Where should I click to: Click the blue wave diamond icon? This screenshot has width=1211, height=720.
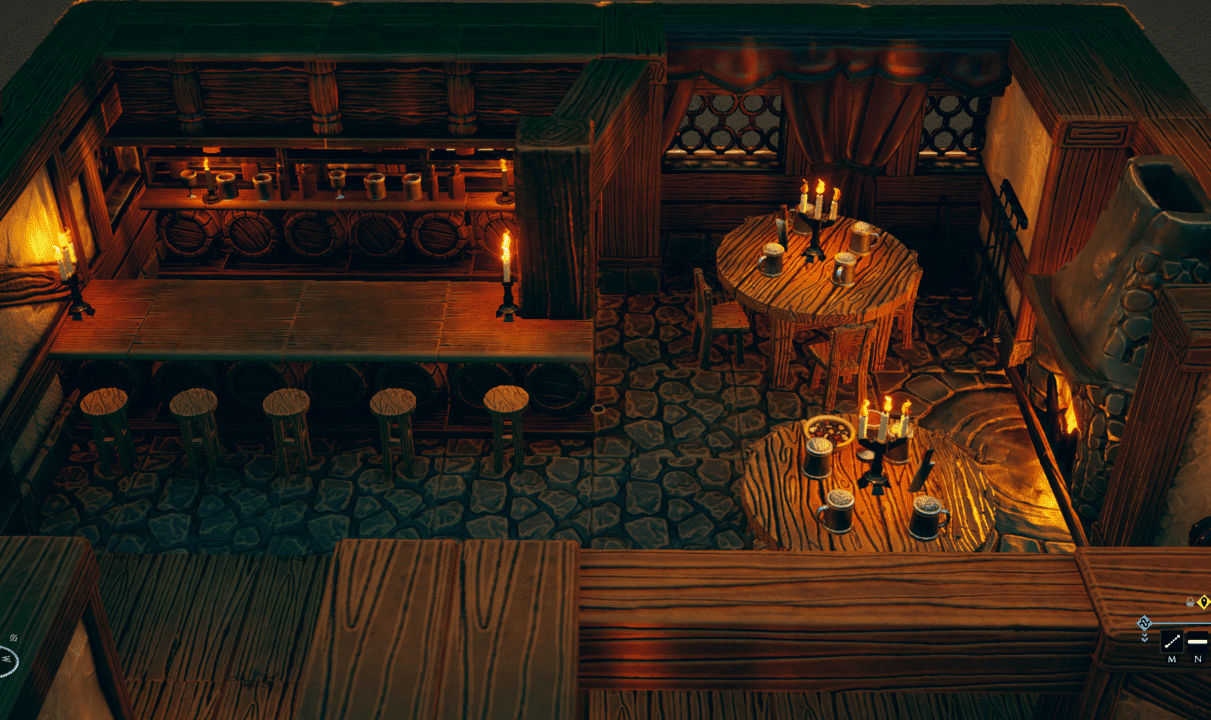(x=1145, y=622)
